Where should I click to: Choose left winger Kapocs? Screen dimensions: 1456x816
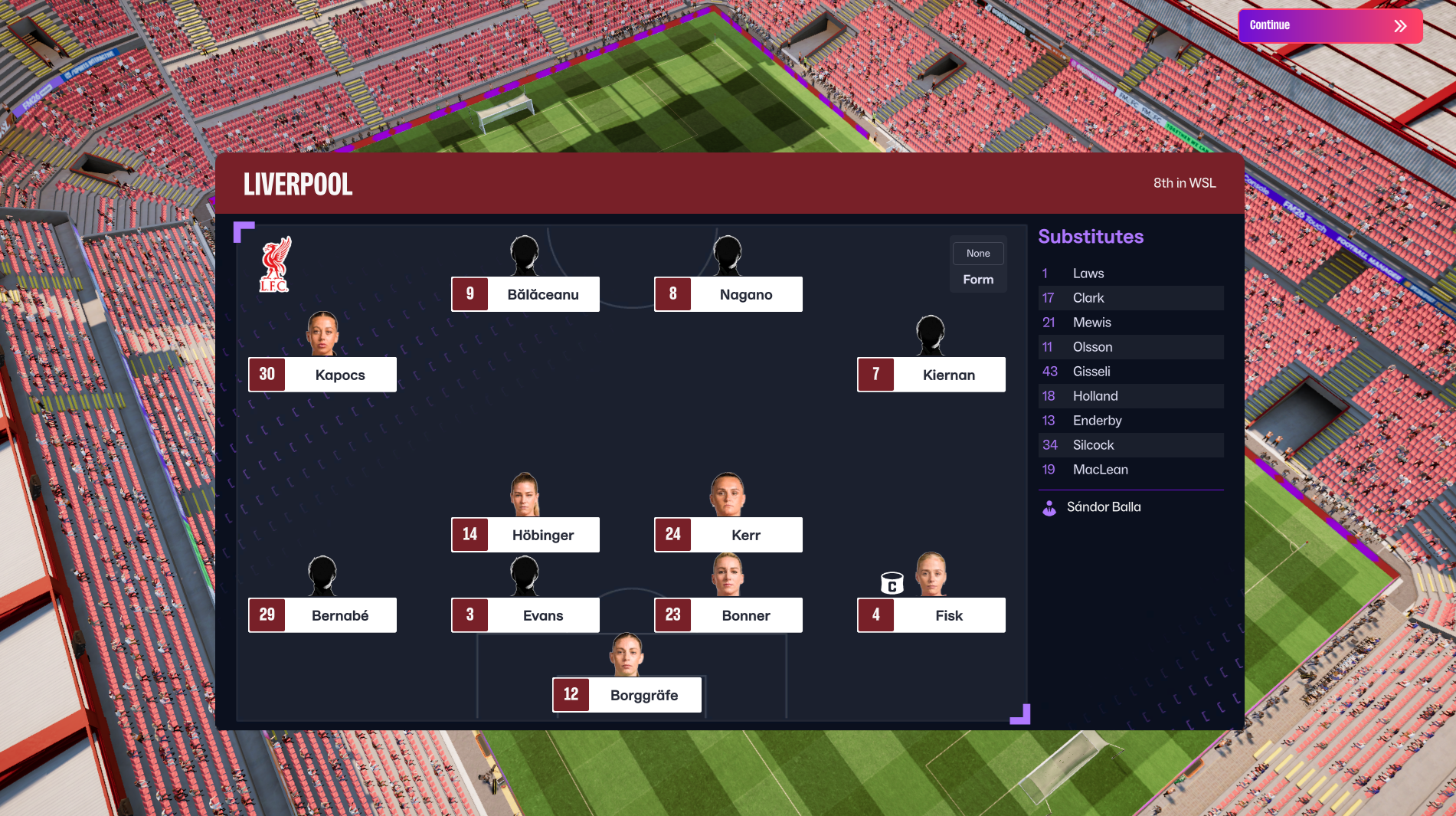tap(322, 375)
